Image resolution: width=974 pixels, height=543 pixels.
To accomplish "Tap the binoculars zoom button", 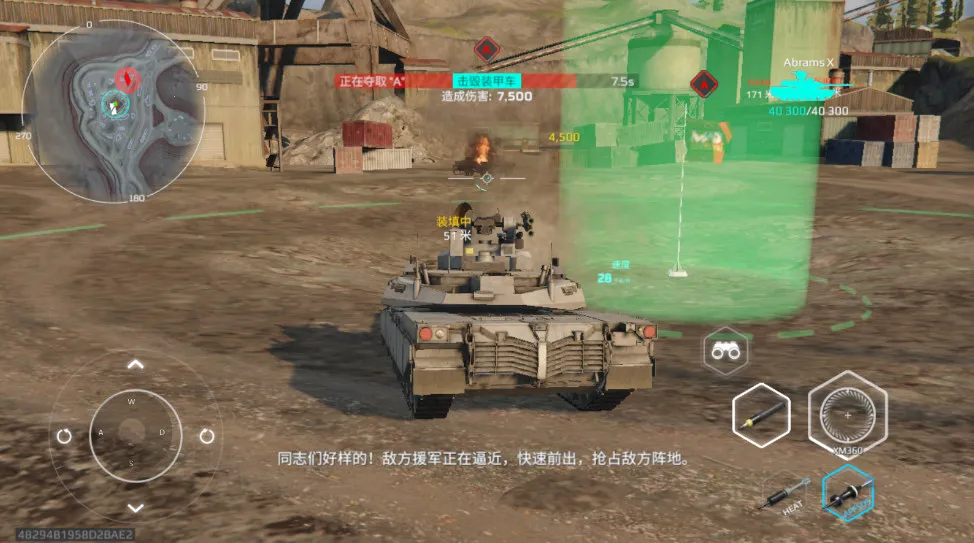I will point(726,351).
